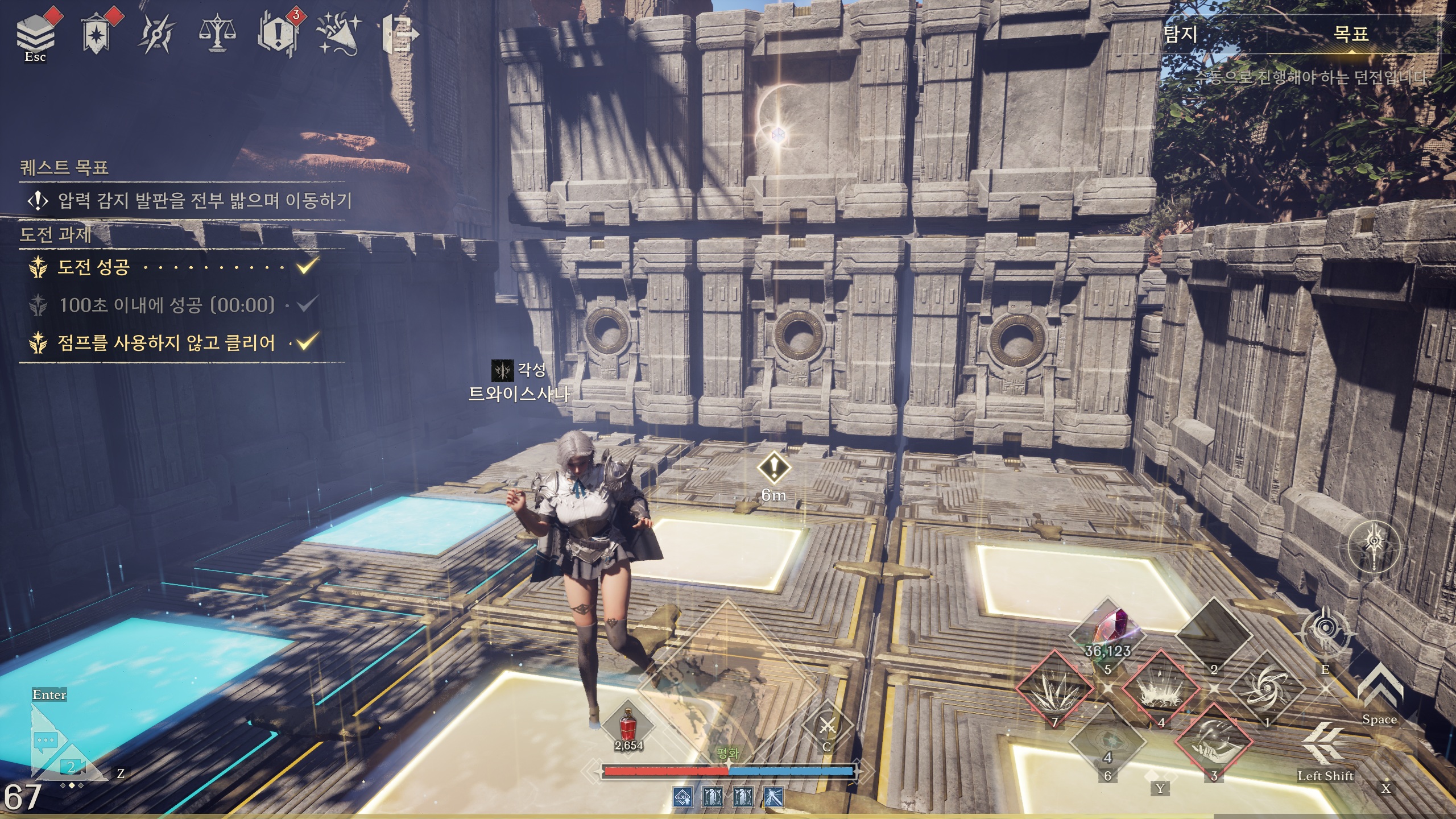Image resolution: width=1456 pixels, height=819 pixels.
Task: Use the scroll item slot
Action: pyautogui.click(x=1108, y=742)
